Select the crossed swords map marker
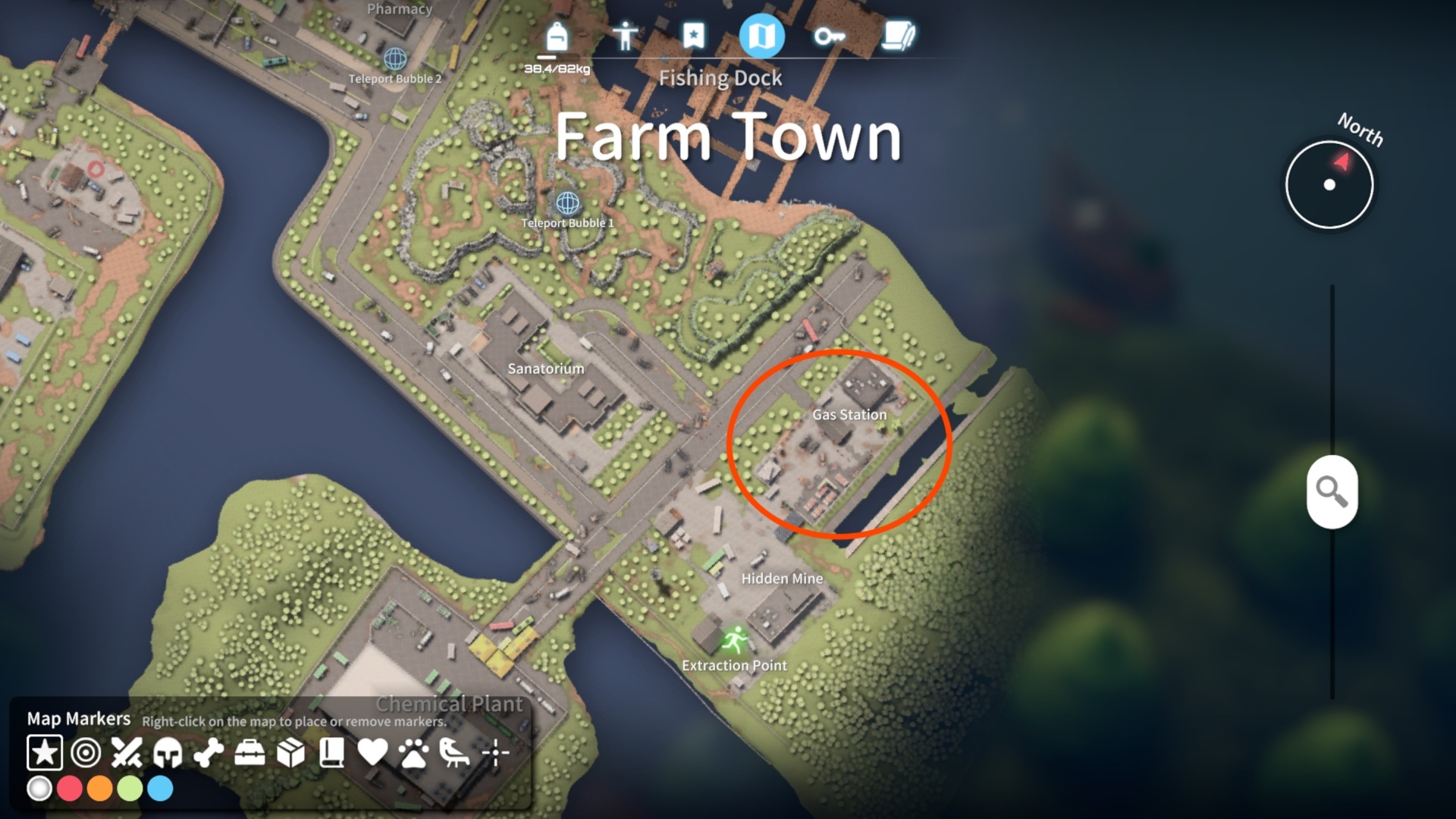This screenshot has height=819, width=1456. coord(127,753)
